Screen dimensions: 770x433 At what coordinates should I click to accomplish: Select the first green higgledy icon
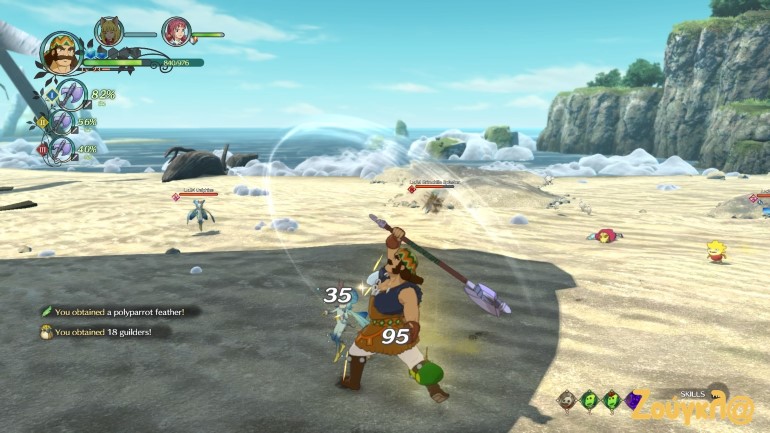pyautogui.click(x=588, y=400)
